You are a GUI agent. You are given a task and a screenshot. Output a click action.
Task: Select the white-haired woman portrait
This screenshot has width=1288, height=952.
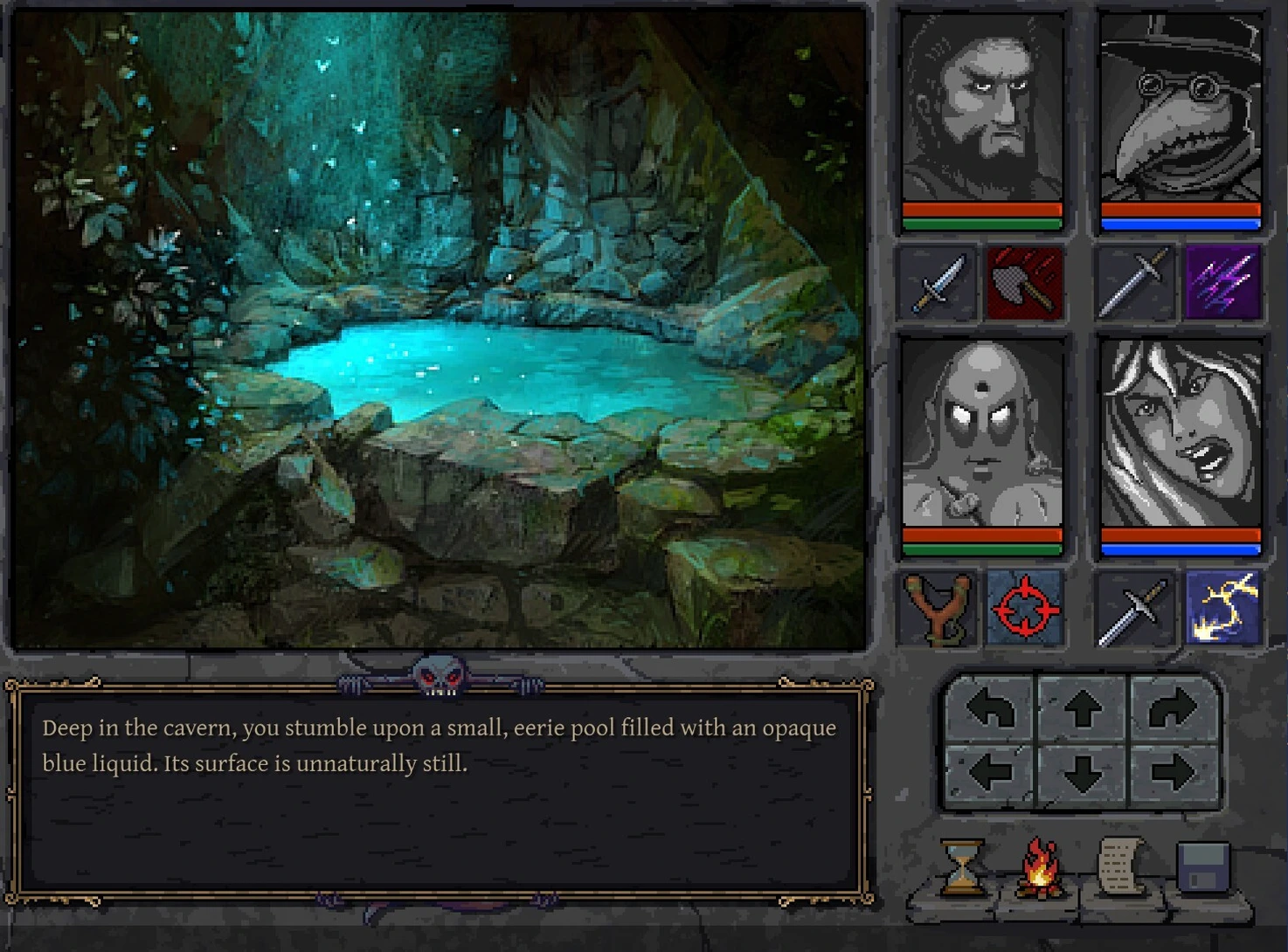(x=1180, y=434)
